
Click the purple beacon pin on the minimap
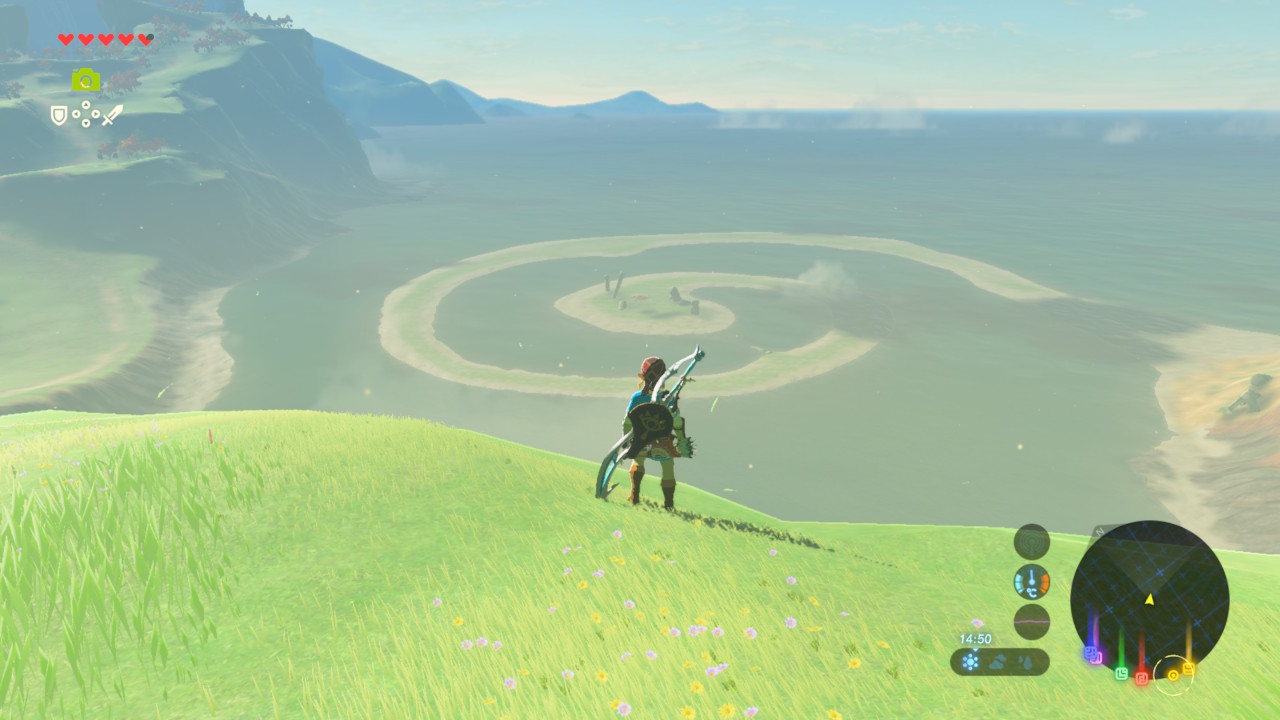[1097, 657]
